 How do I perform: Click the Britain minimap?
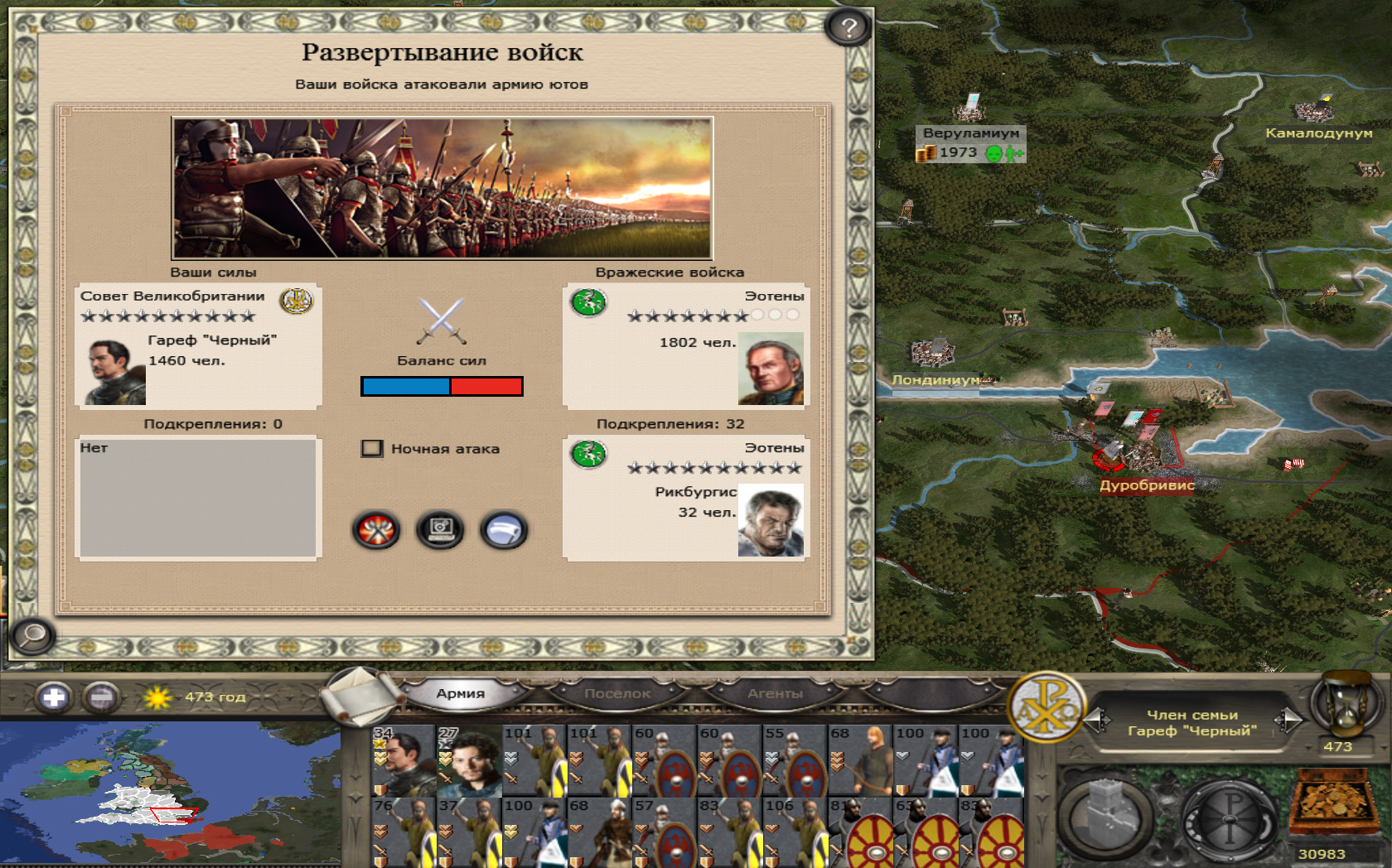[170, 793]
